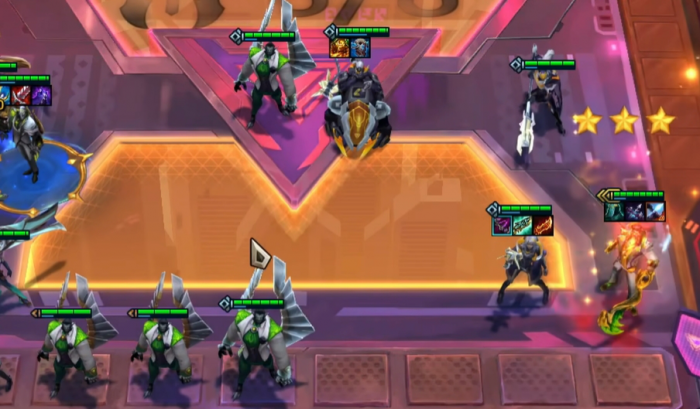The image size is (700, 409).
Task: Click the teal cloak item above the golden champion
Action: (x=616, y=211)
